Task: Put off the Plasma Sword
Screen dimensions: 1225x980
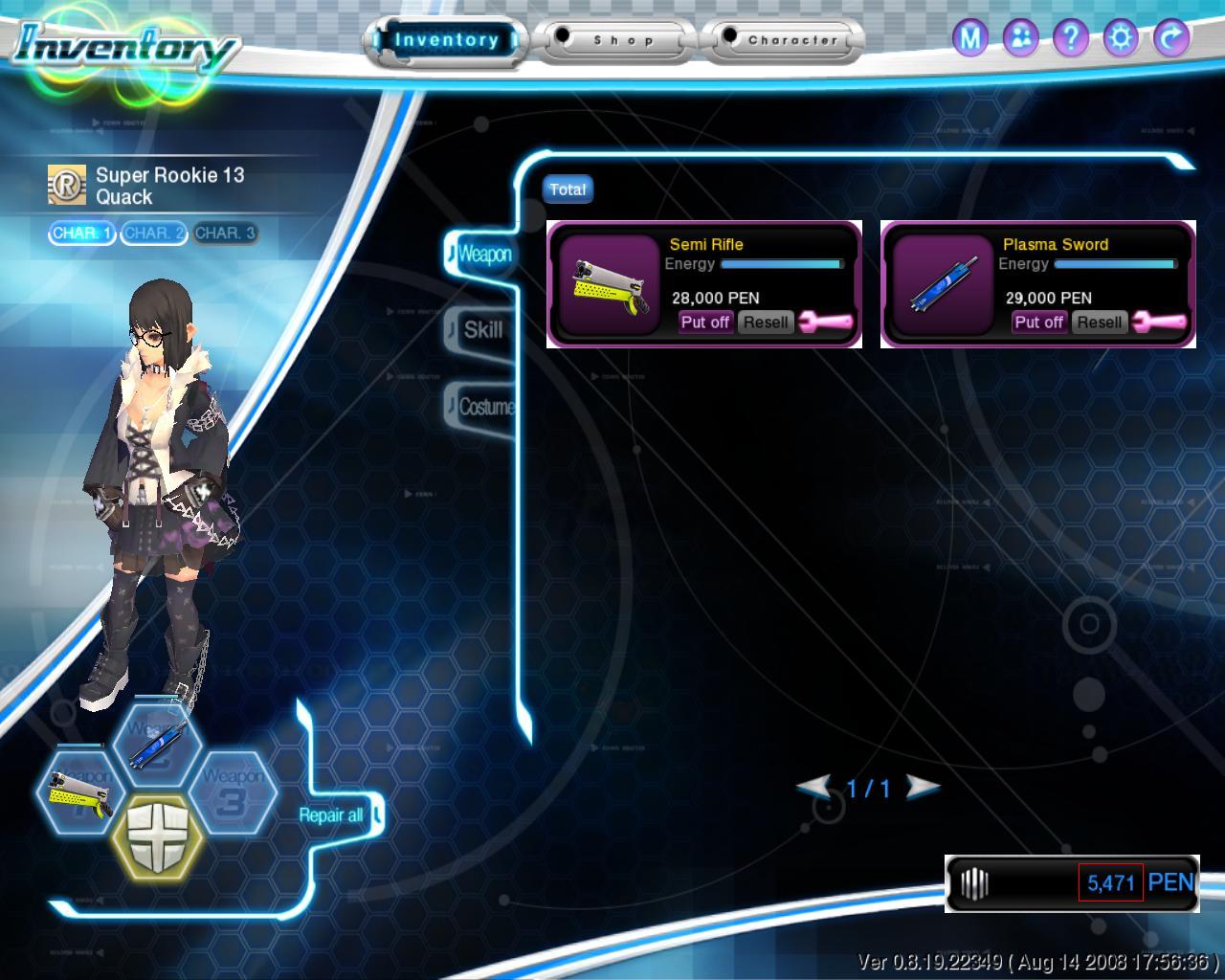Action: 1038,323
